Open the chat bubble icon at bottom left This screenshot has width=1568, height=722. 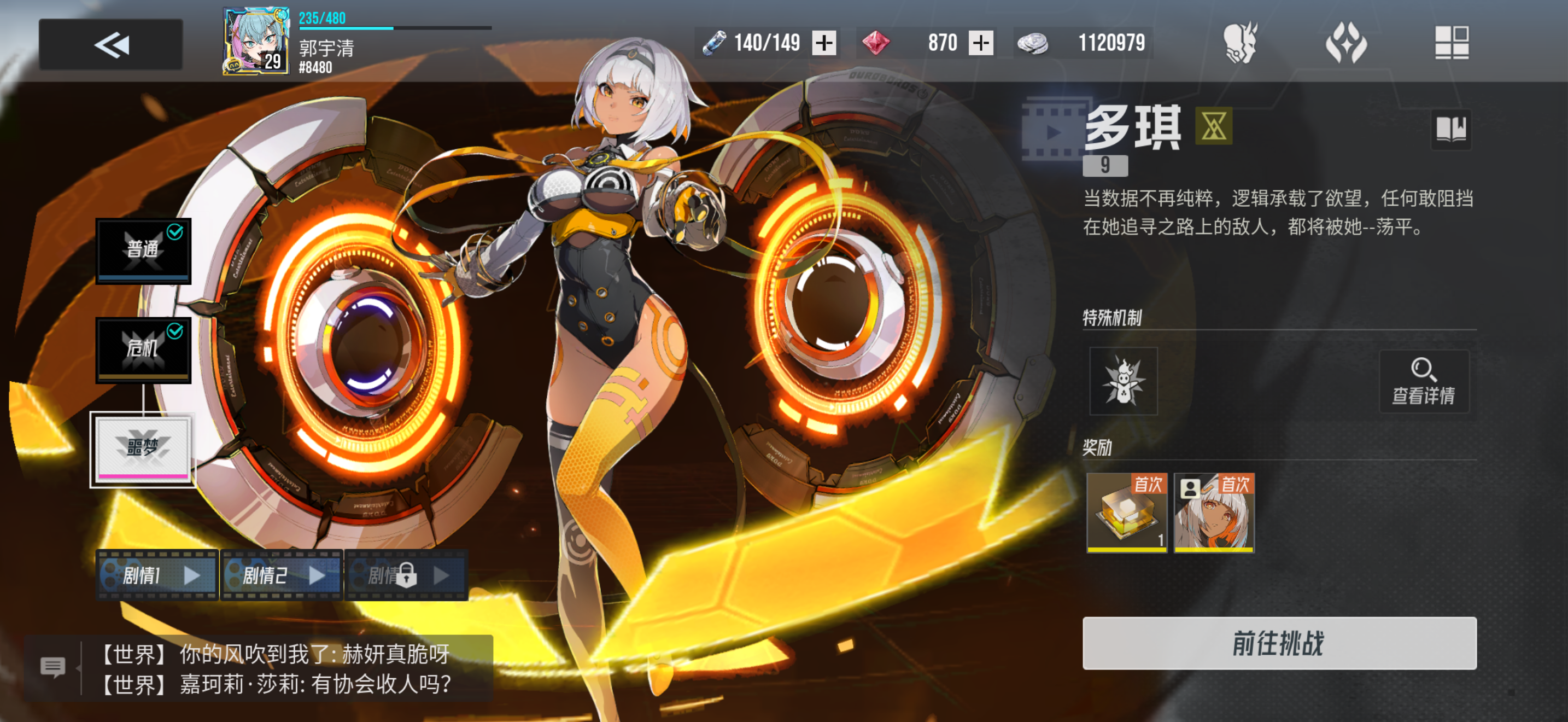click(x=55, y=665)
